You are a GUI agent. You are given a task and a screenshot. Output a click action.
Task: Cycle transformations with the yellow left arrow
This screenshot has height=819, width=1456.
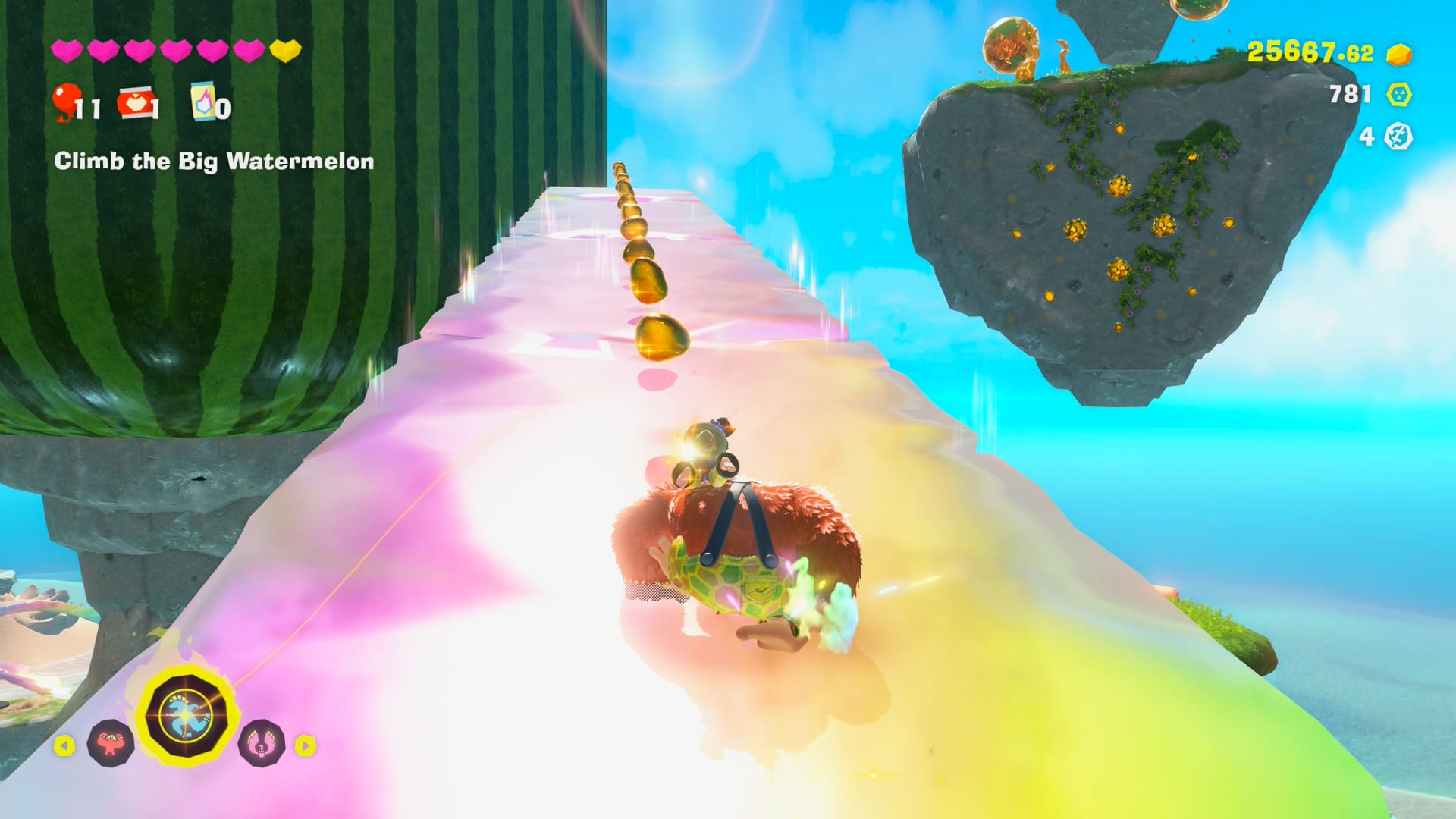[64, 746]
